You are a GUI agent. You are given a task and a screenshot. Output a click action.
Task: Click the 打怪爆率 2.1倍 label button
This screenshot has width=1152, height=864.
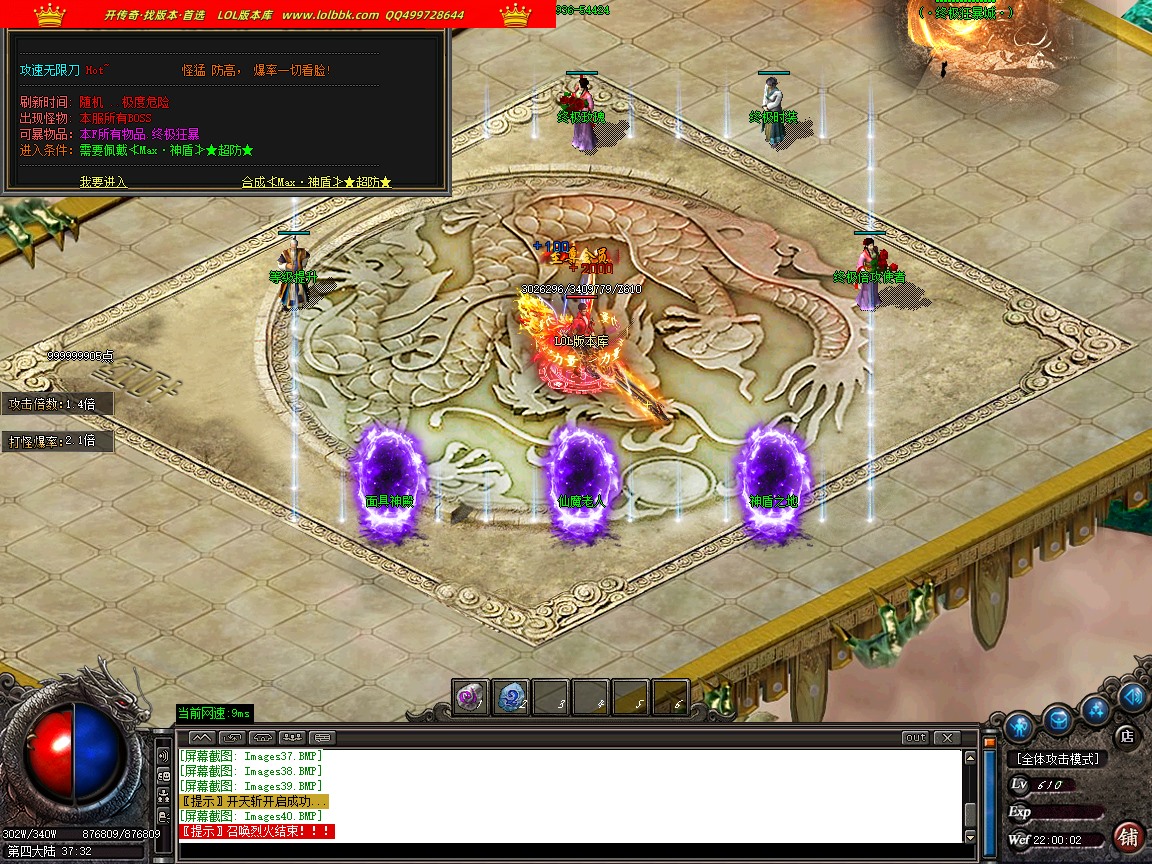pyautogui.click(x=56, y=441)
